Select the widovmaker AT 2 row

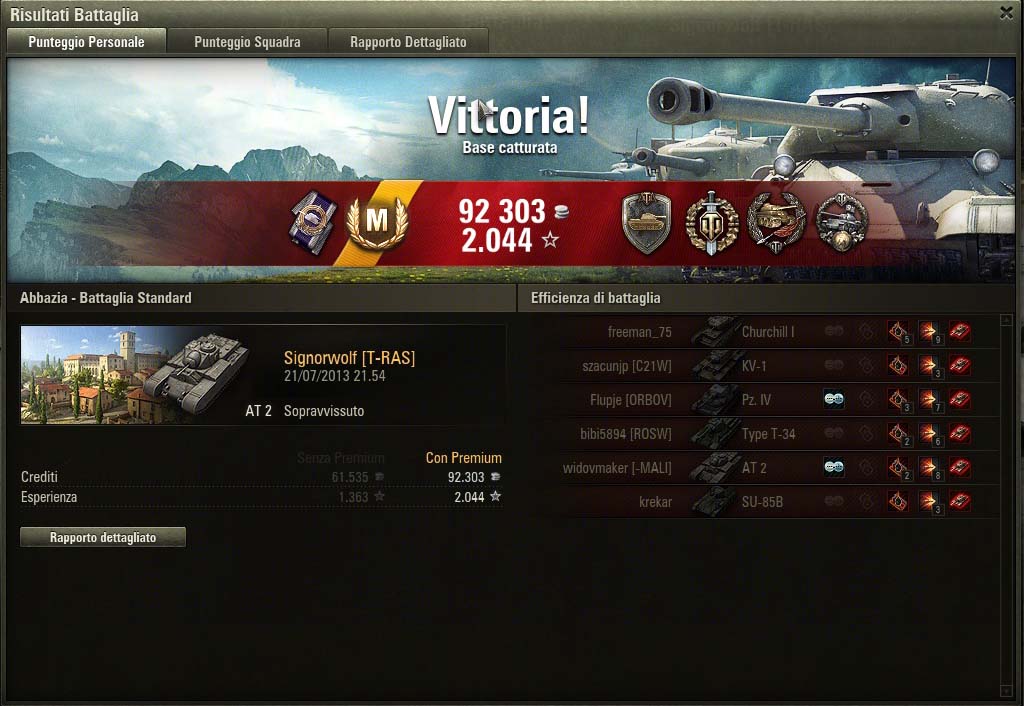[758, 468]
